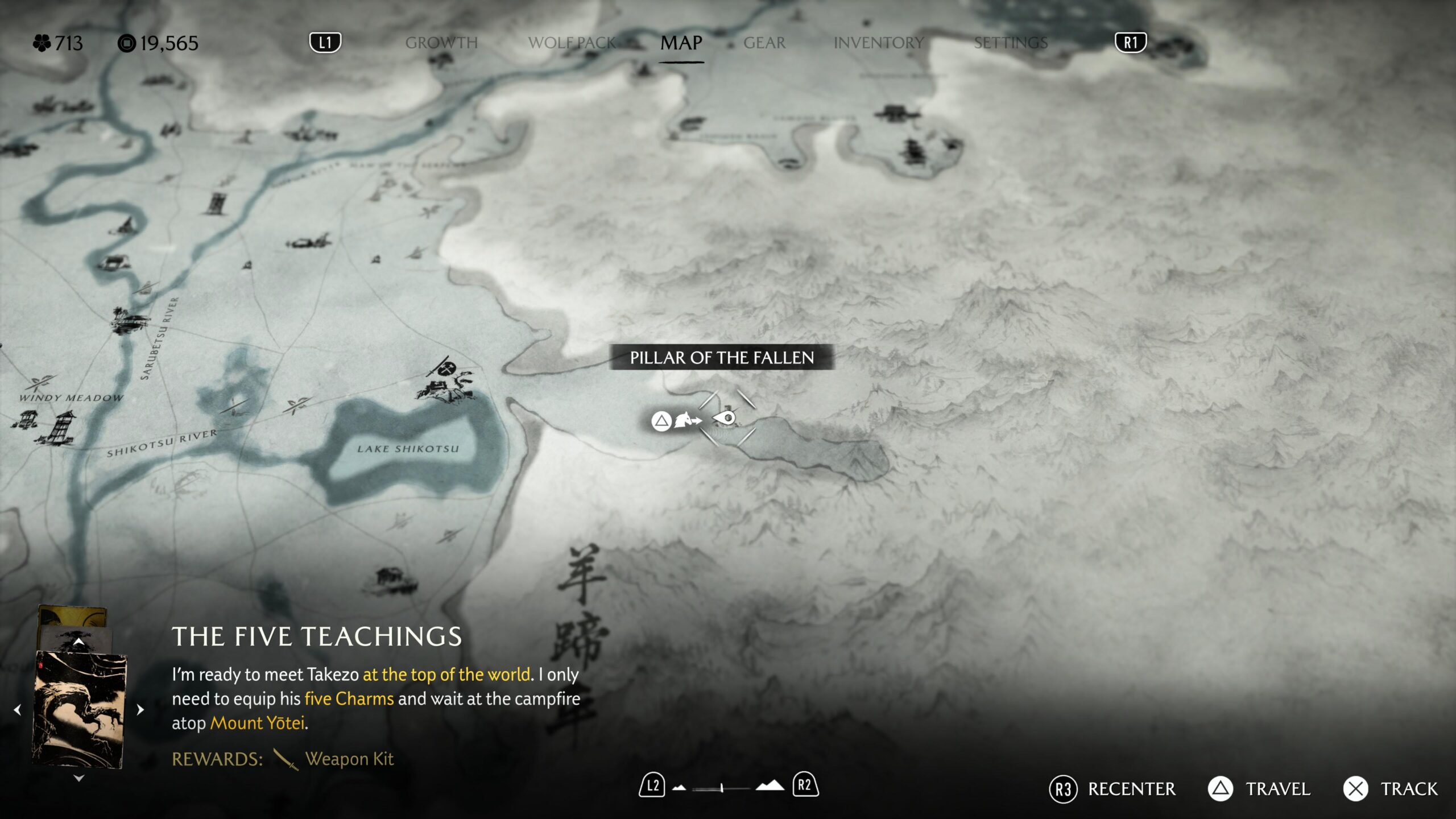Switch to the Growth tab

coord(441,43)
